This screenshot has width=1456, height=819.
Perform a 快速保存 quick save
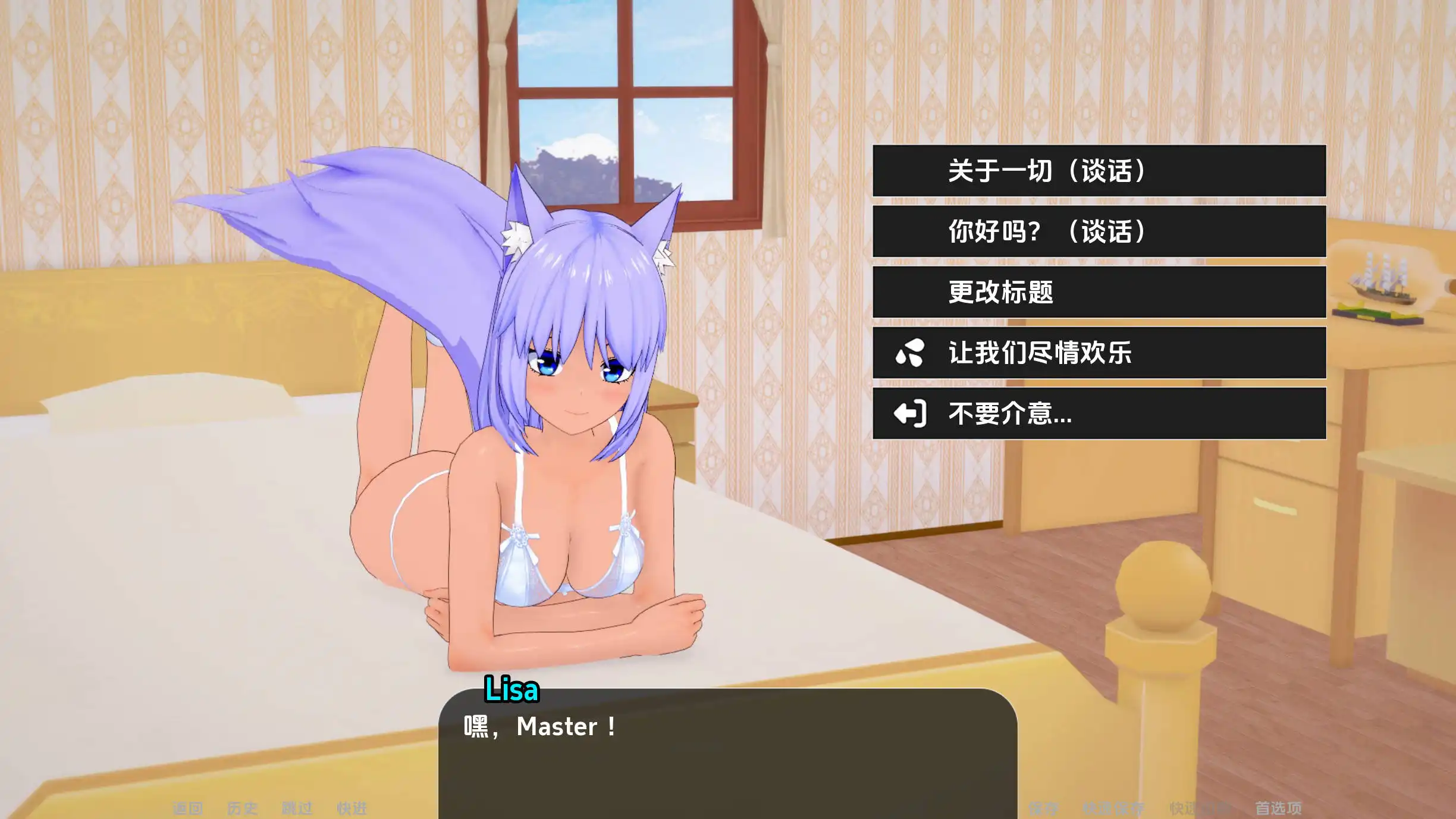pos(1113,808)
